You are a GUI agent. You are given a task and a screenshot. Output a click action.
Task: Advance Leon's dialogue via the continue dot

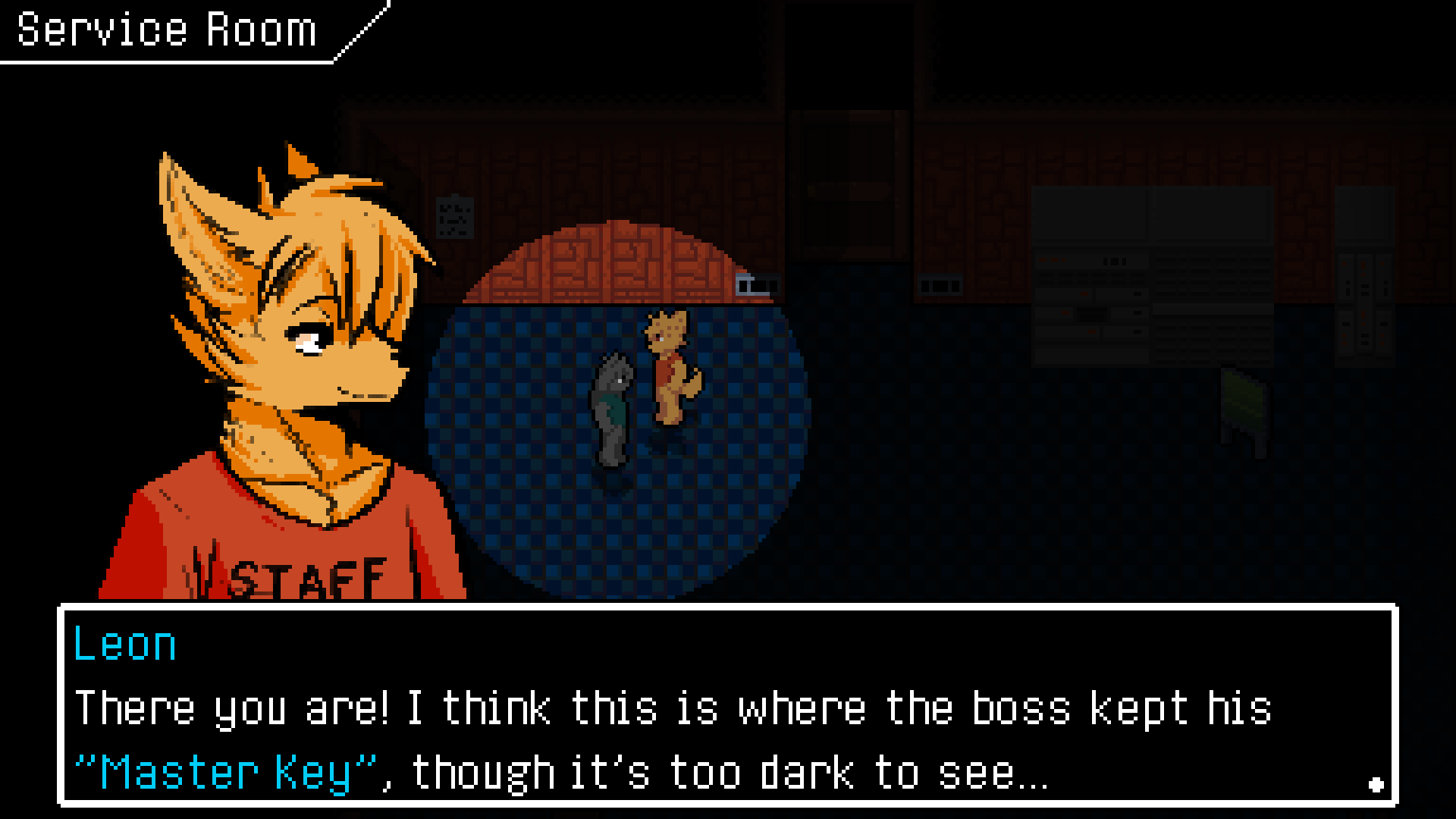point(1376,785)
